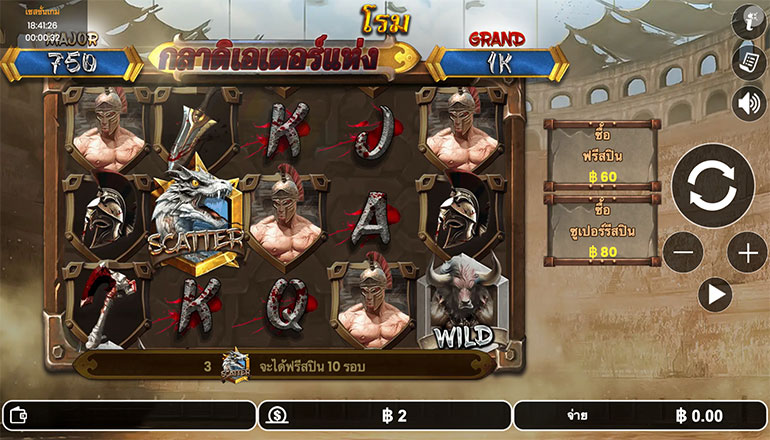Spin the reels with the circular arrows button
The image size is (770, 440).
tap(712, 185)
